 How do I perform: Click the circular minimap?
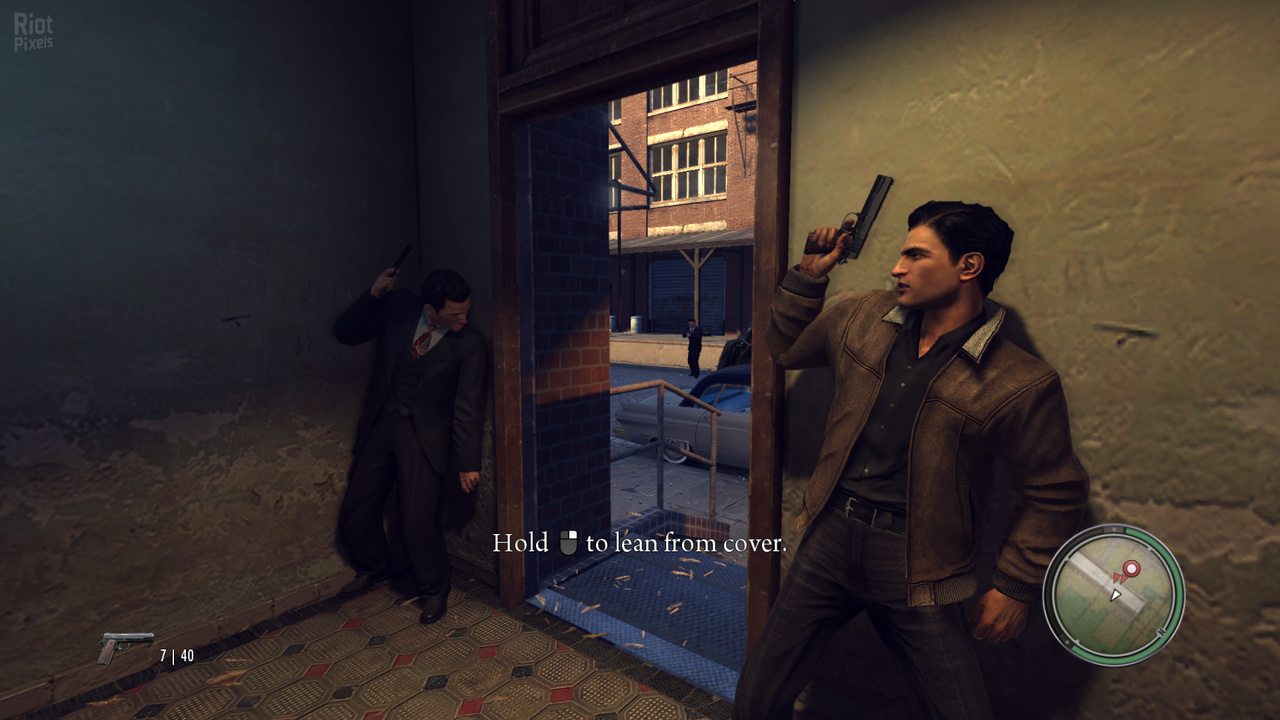click(x=1113, y=595)
